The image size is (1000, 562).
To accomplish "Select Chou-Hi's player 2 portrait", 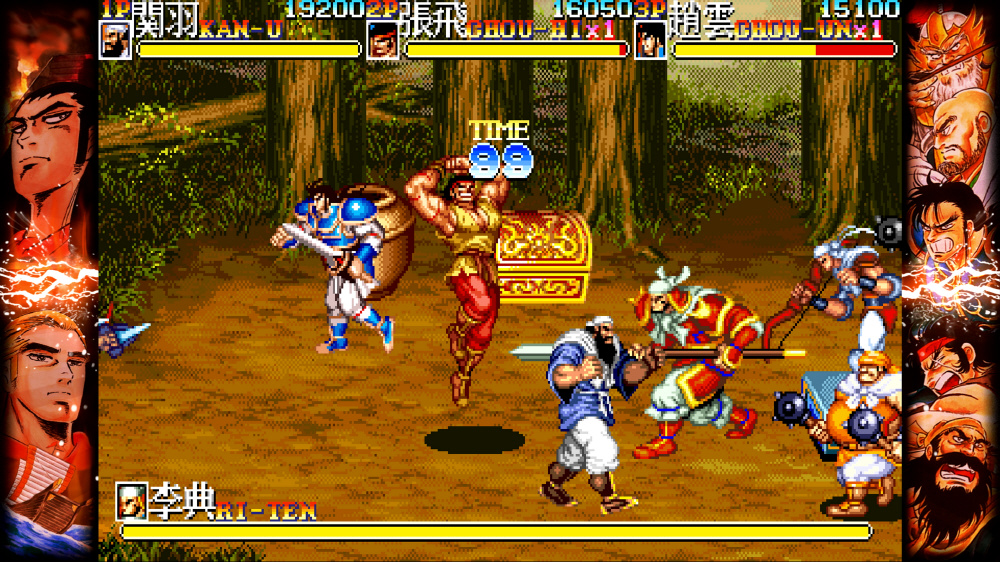I will (383, 40).
